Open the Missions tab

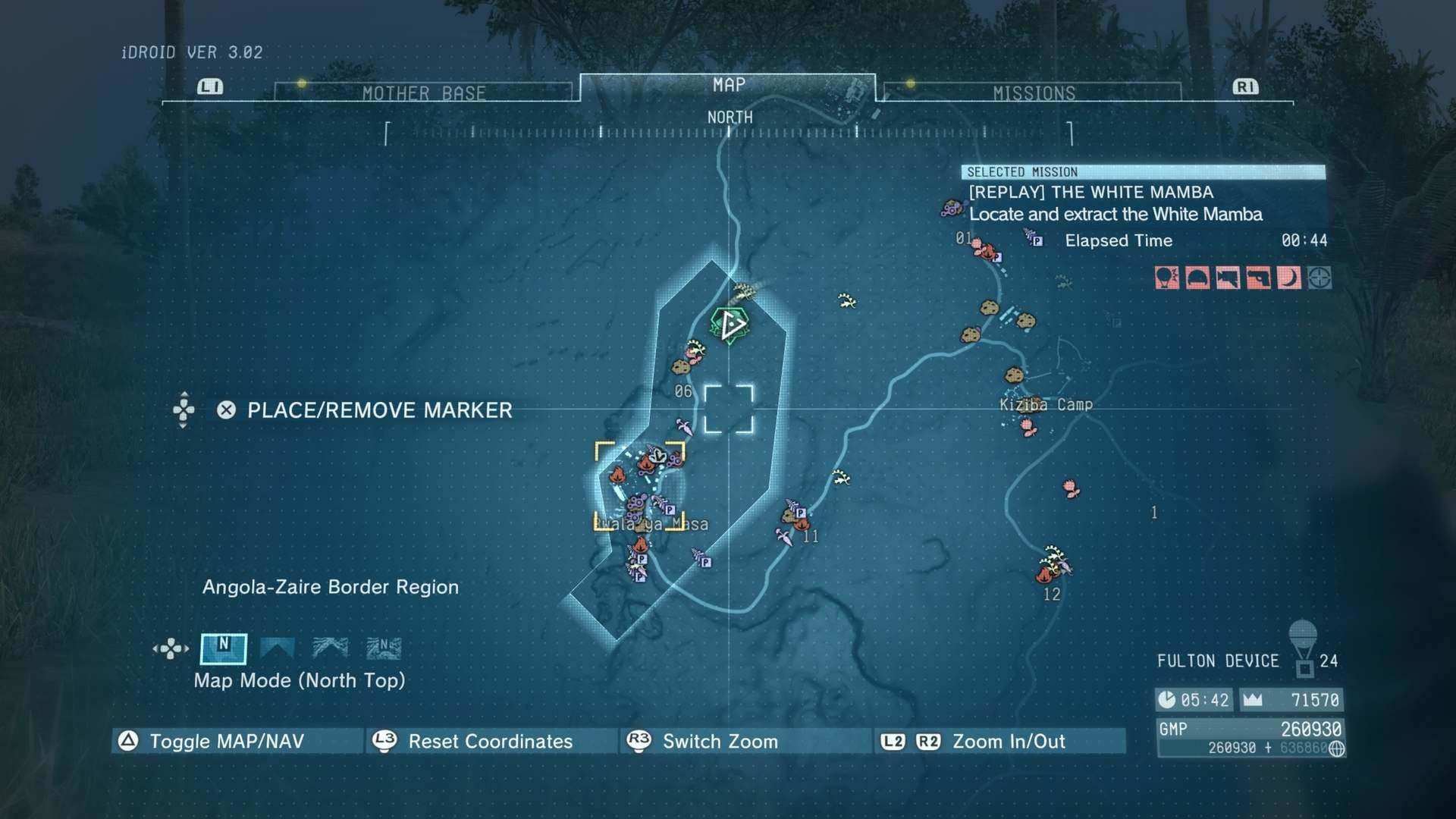pos(1034,93)
